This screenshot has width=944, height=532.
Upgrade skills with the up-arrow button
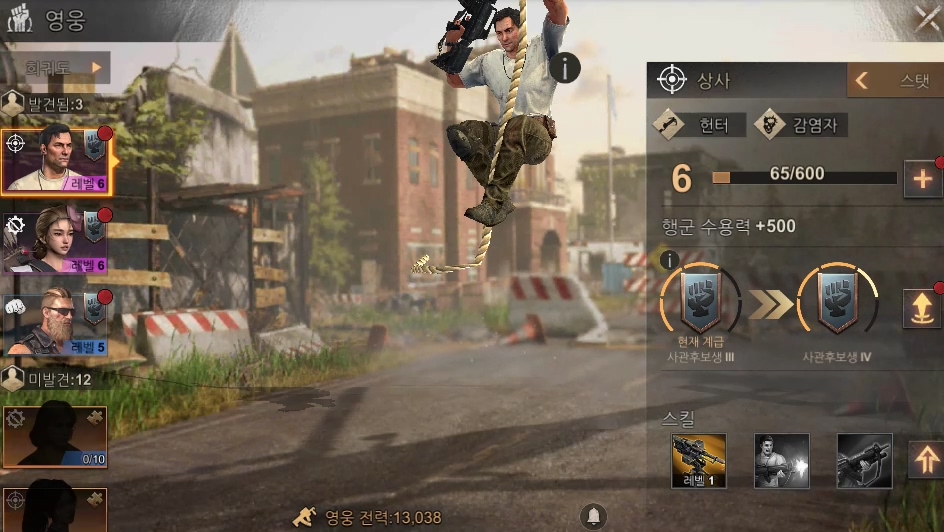coord(925,460)
